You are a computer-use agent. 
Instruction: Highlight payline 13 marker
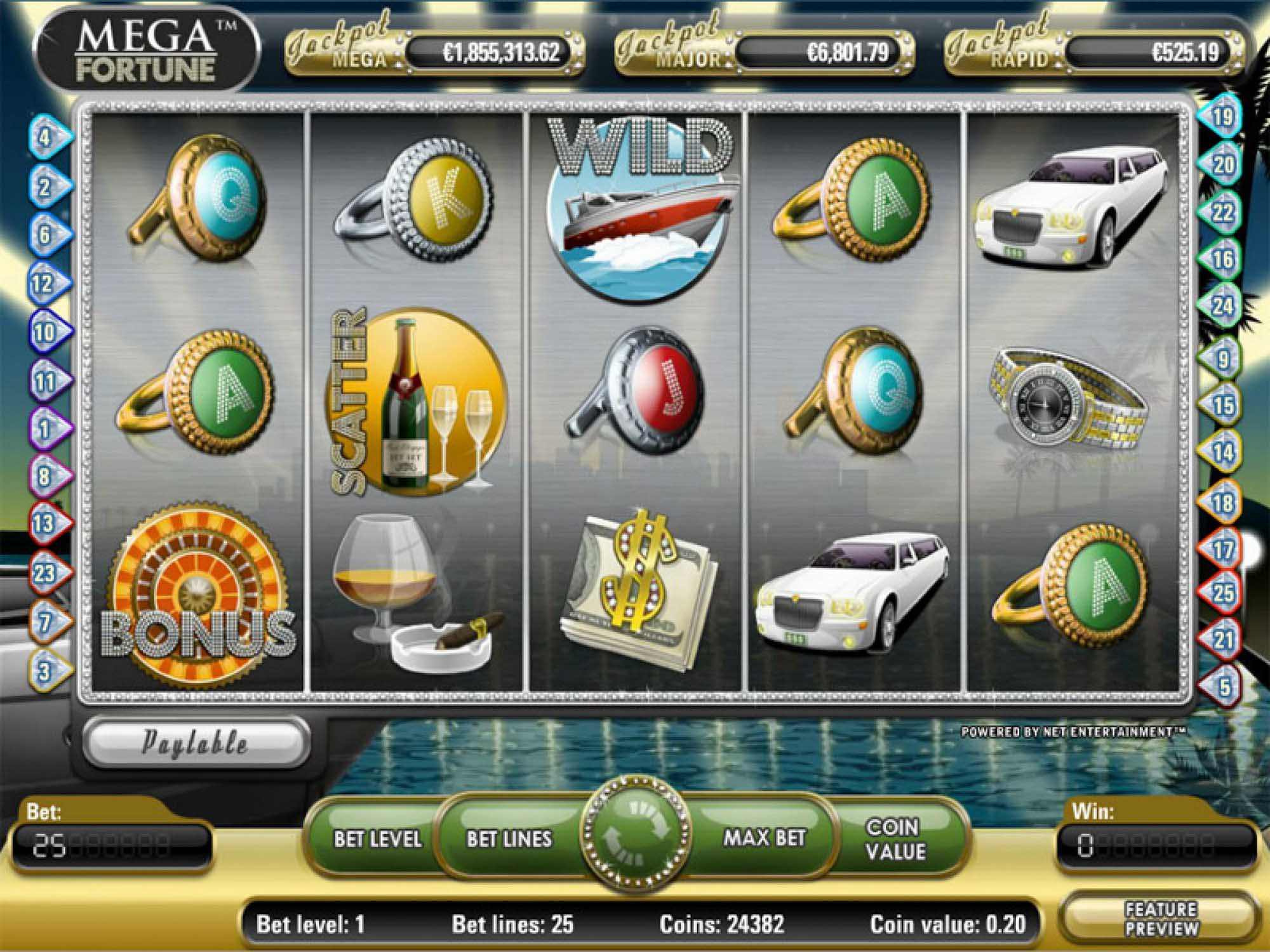coord(44,524)
